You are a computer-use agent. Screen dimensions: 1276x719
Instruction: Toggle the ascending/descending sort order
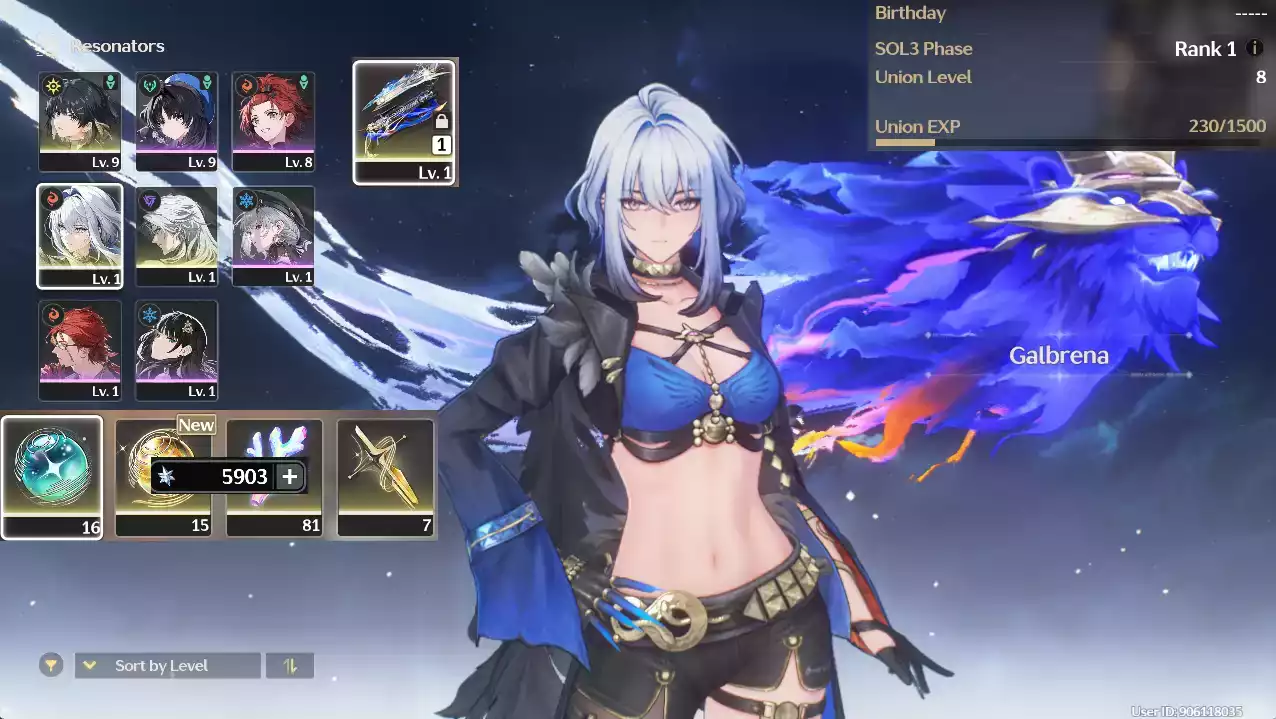click(x=290, y=665)
